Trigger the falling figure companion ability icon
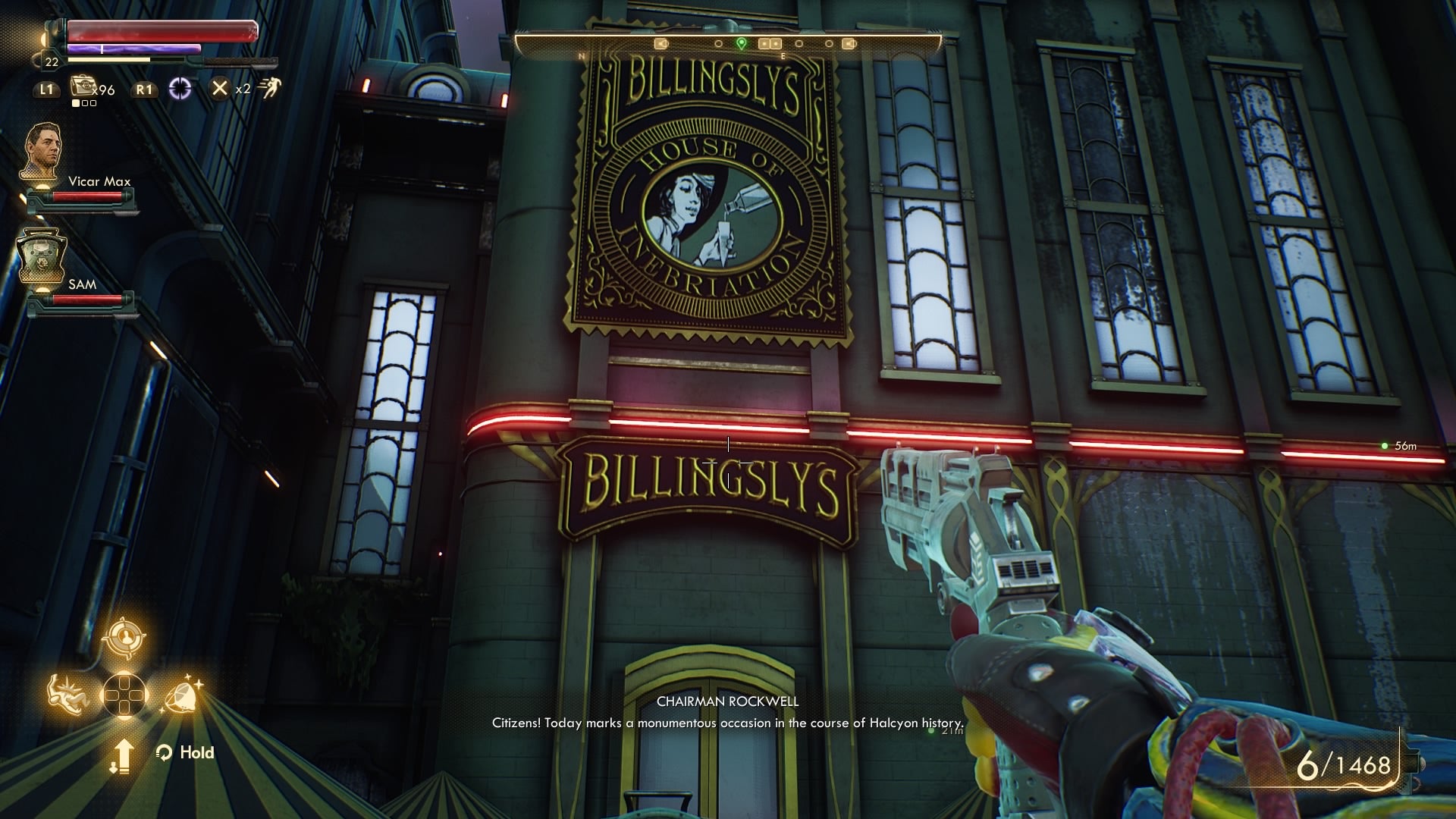The width and height of the screenshot is (1456, 819). (x=67, y=693)
